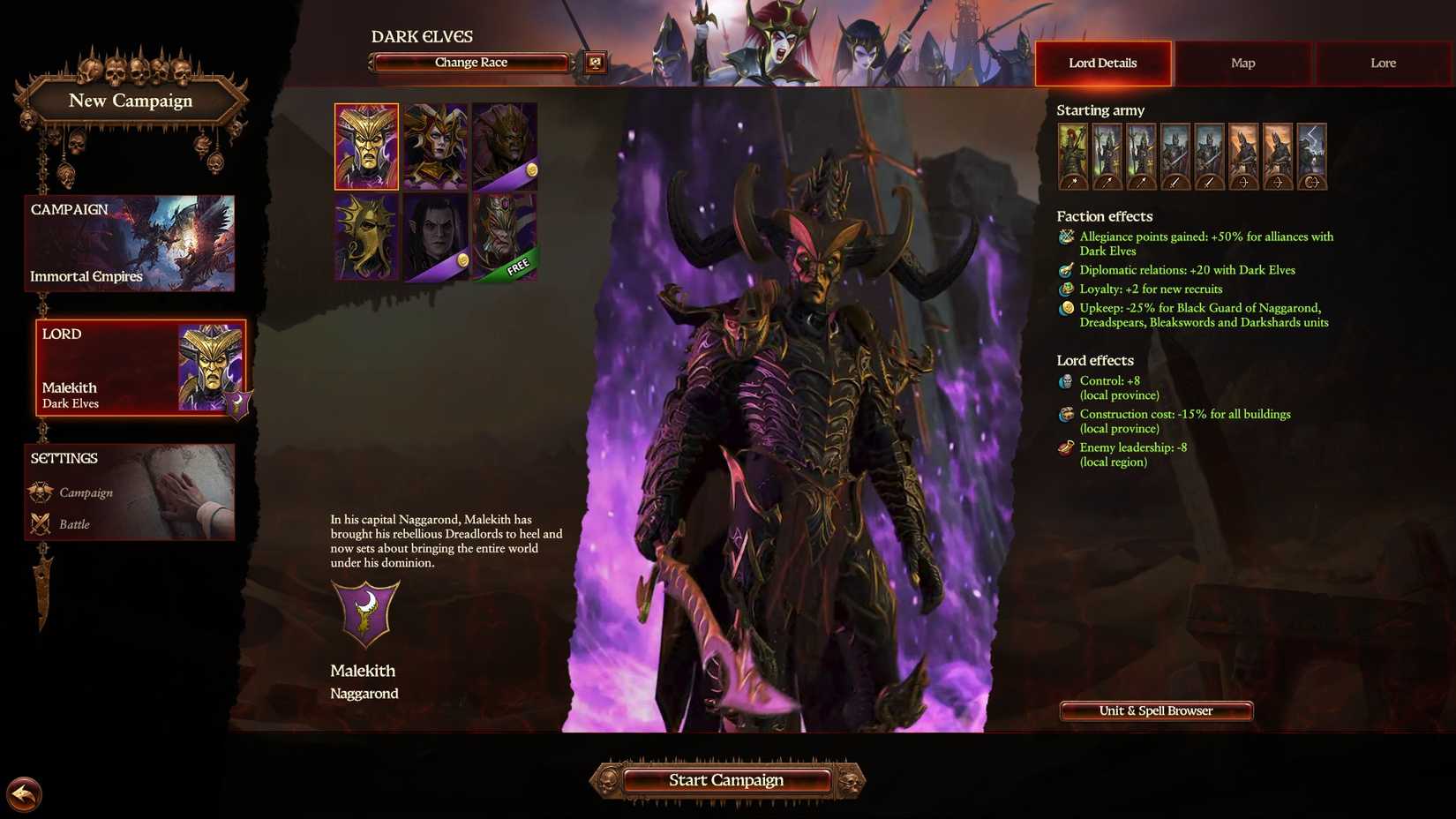Select the lightning-wreathed unit card in the army
Screen dimensions: 1456x819
pyautogui.click(x=1312, y=154)
